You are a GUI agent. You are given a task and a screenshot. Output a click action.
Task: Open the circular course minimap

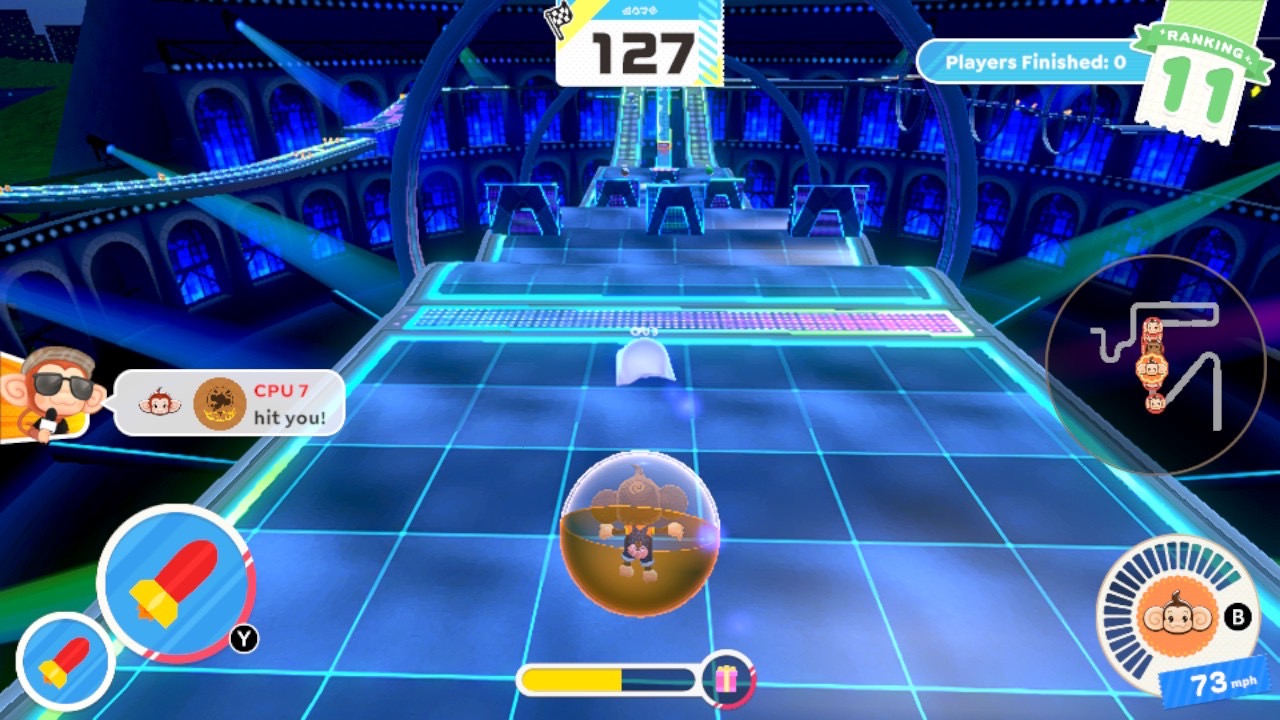tap(1155, 365)
